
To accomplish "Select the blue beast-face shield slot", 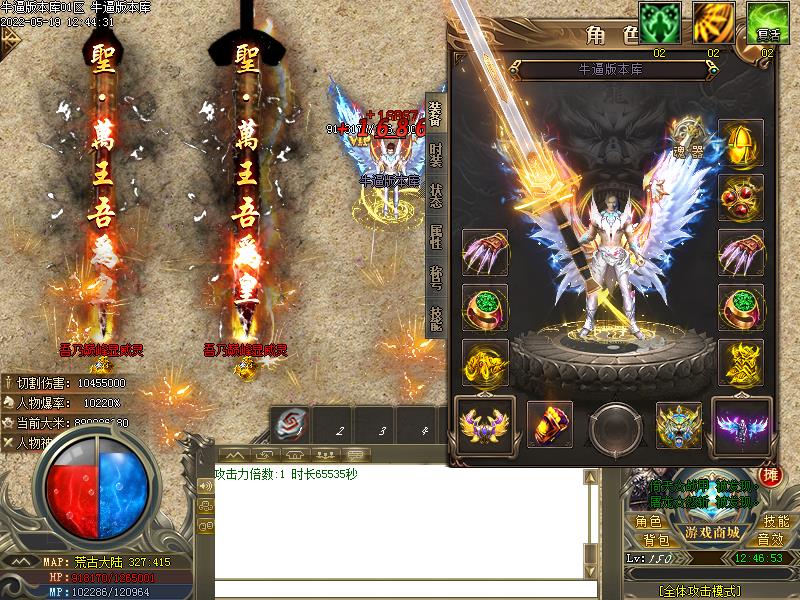I will (679, 424).
